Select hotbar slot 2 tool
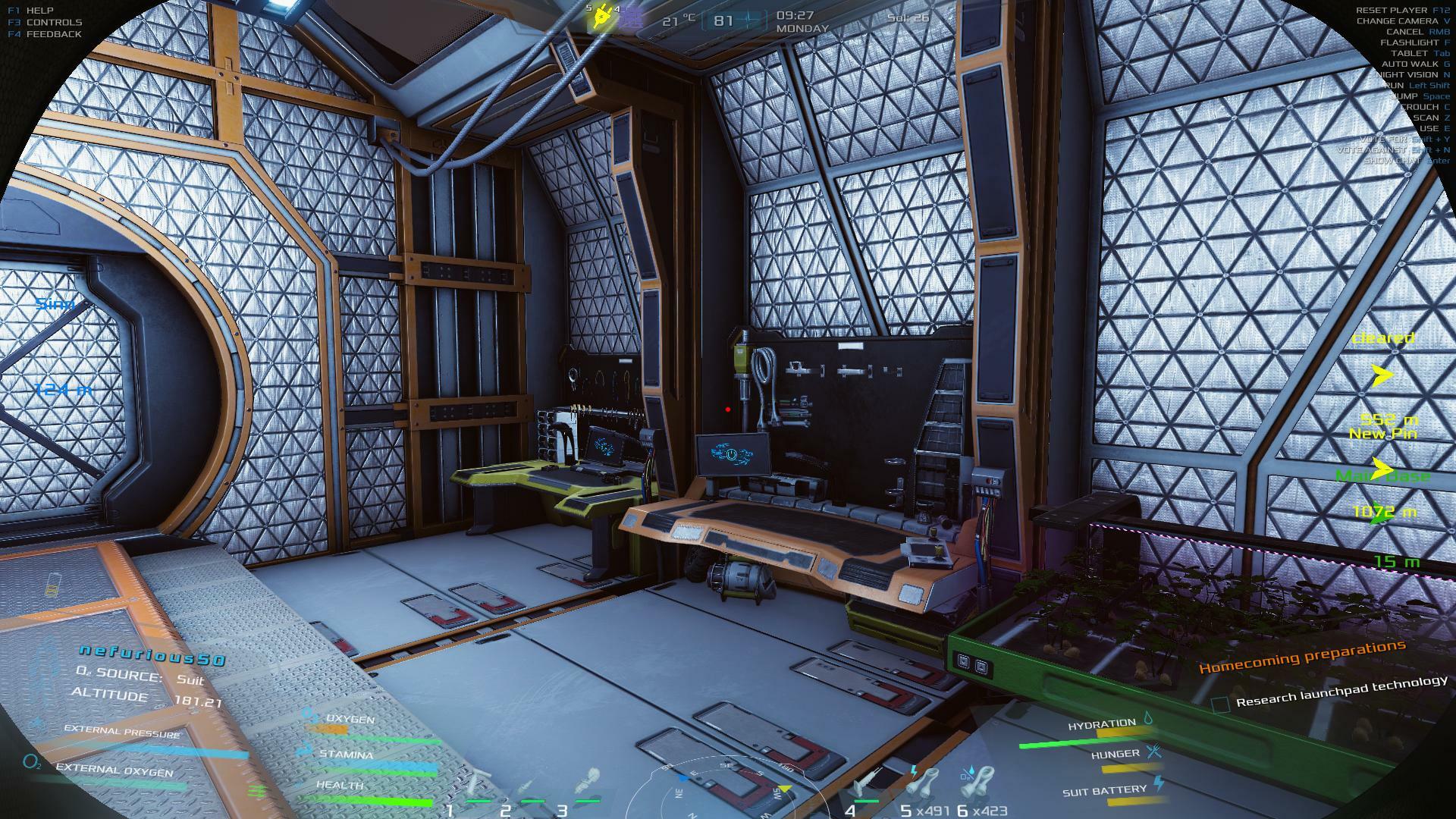 pyautogui.click(x=529, y=786)
